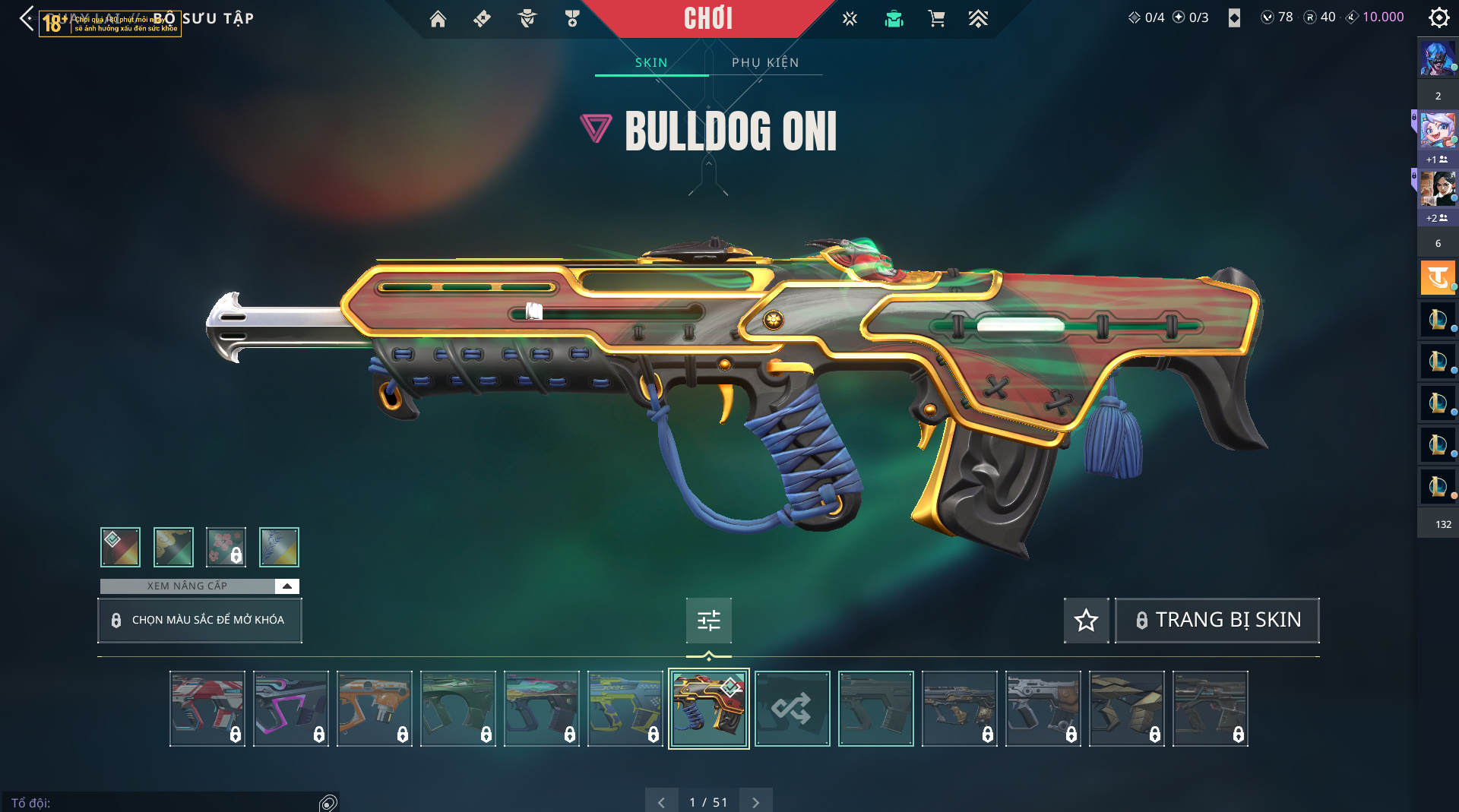Choose the orange Bulldog skin thumbnail
Screen dimensions: 1459x812
(374, 709)
